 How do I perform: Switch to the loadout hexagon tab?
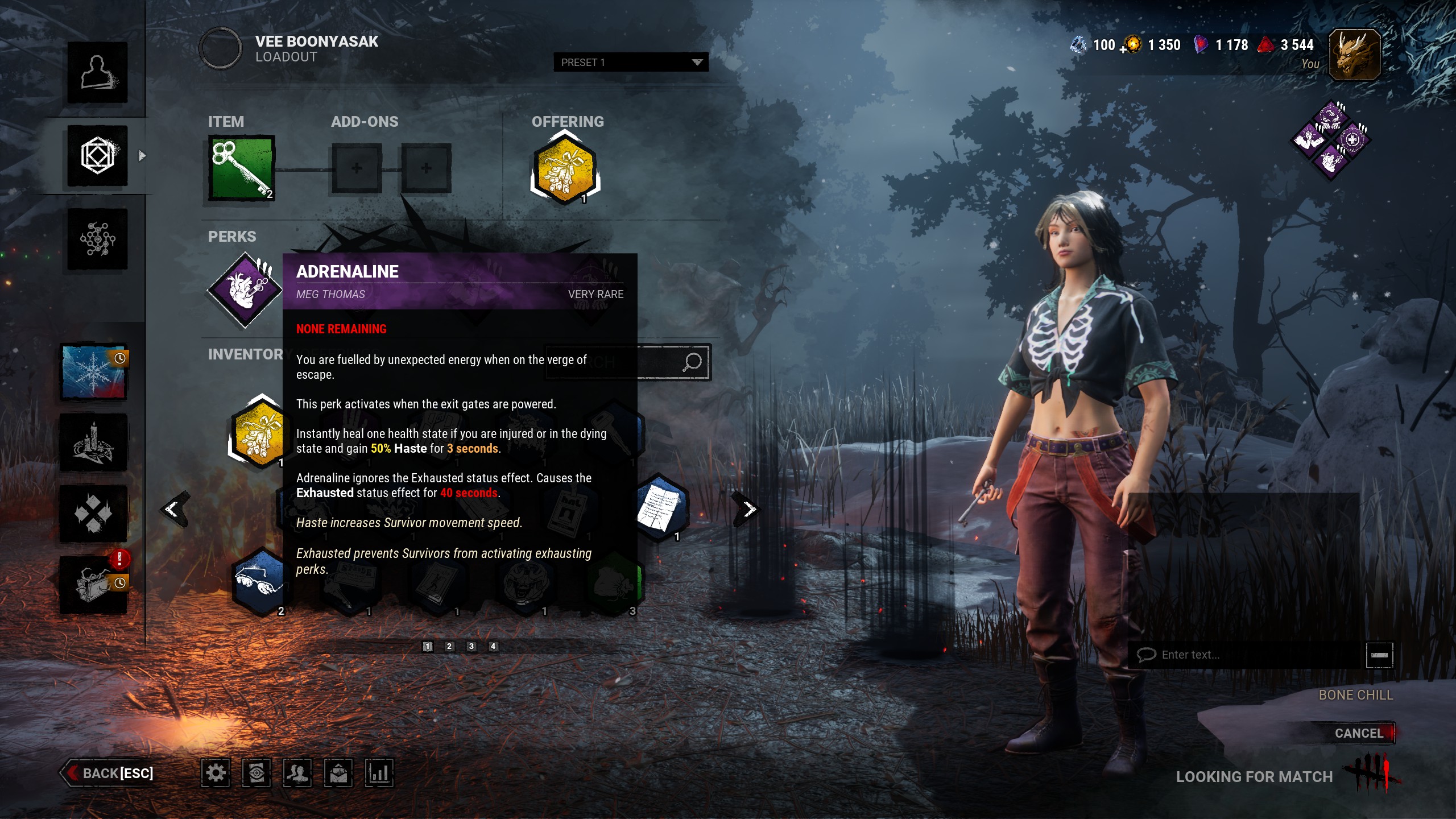coord(97,155)
